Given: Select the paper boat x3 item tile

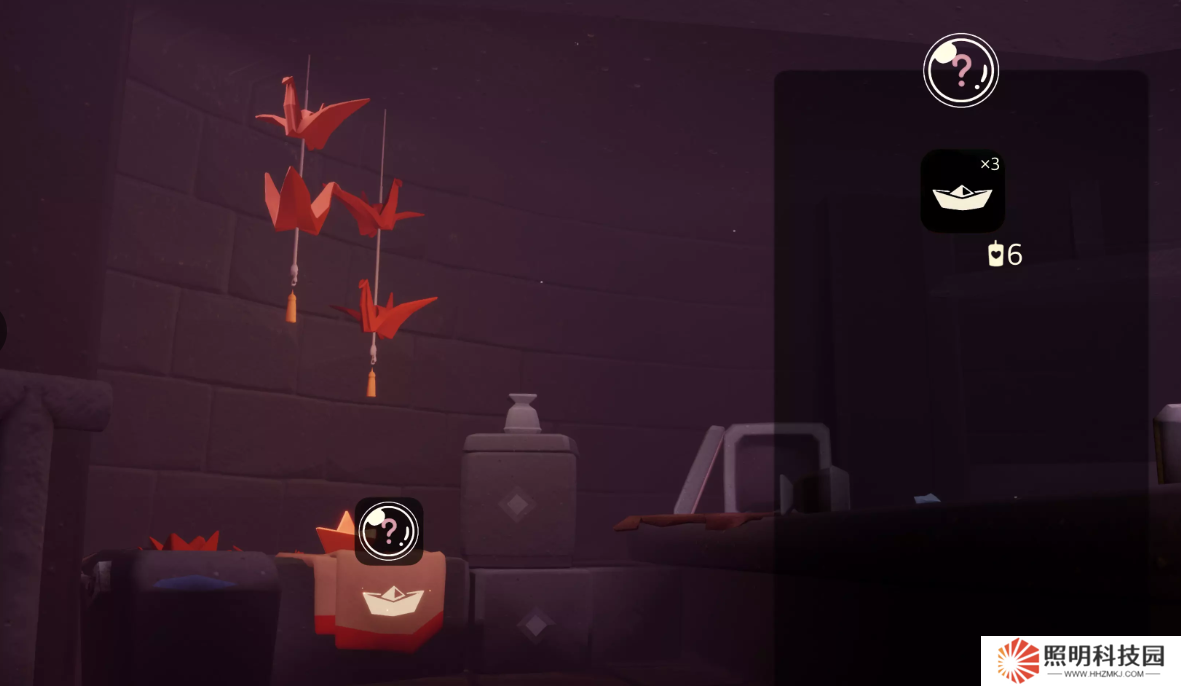Looking at the screenshot, I should click(x=962, y=191).
